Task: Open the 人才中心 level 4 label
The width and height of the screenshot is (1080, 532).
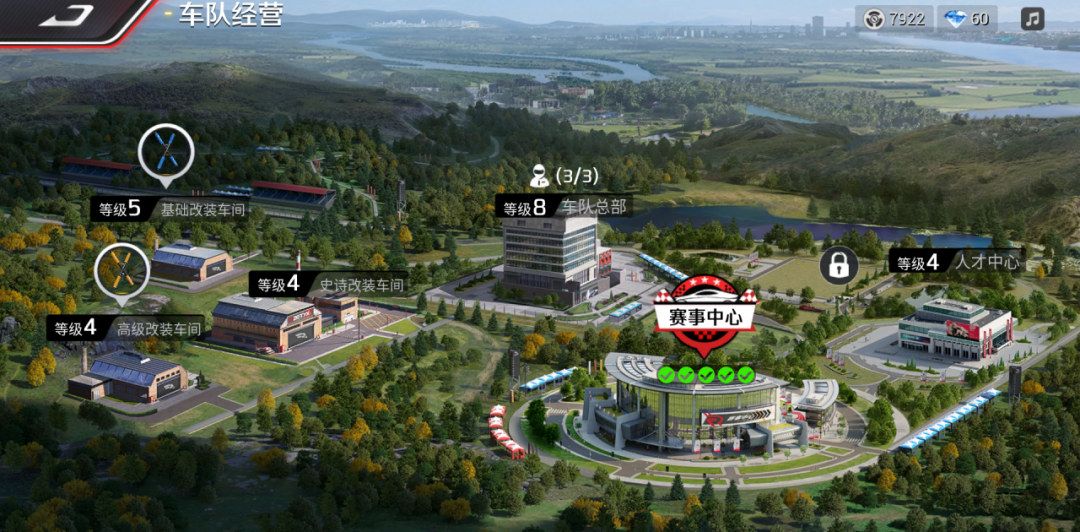Action: point(956,263)
